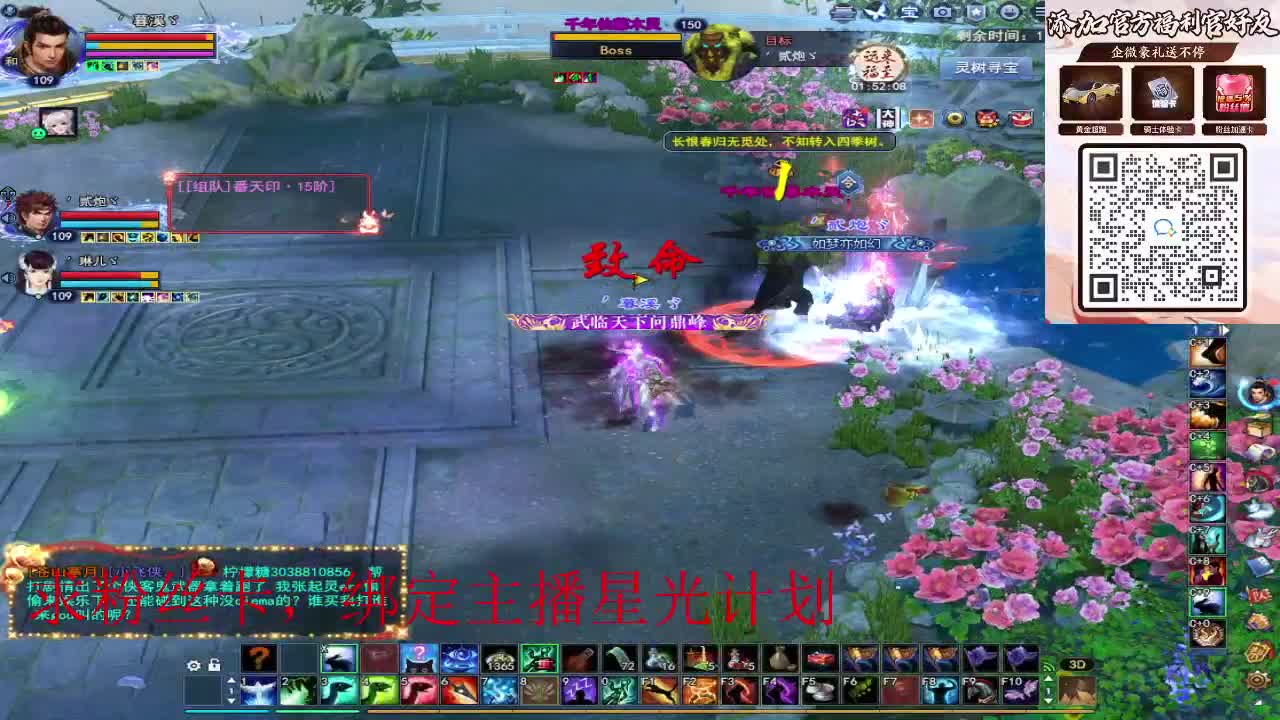Toggle the hotbar lock icon
1280x720 pixels.
(214, 665)
